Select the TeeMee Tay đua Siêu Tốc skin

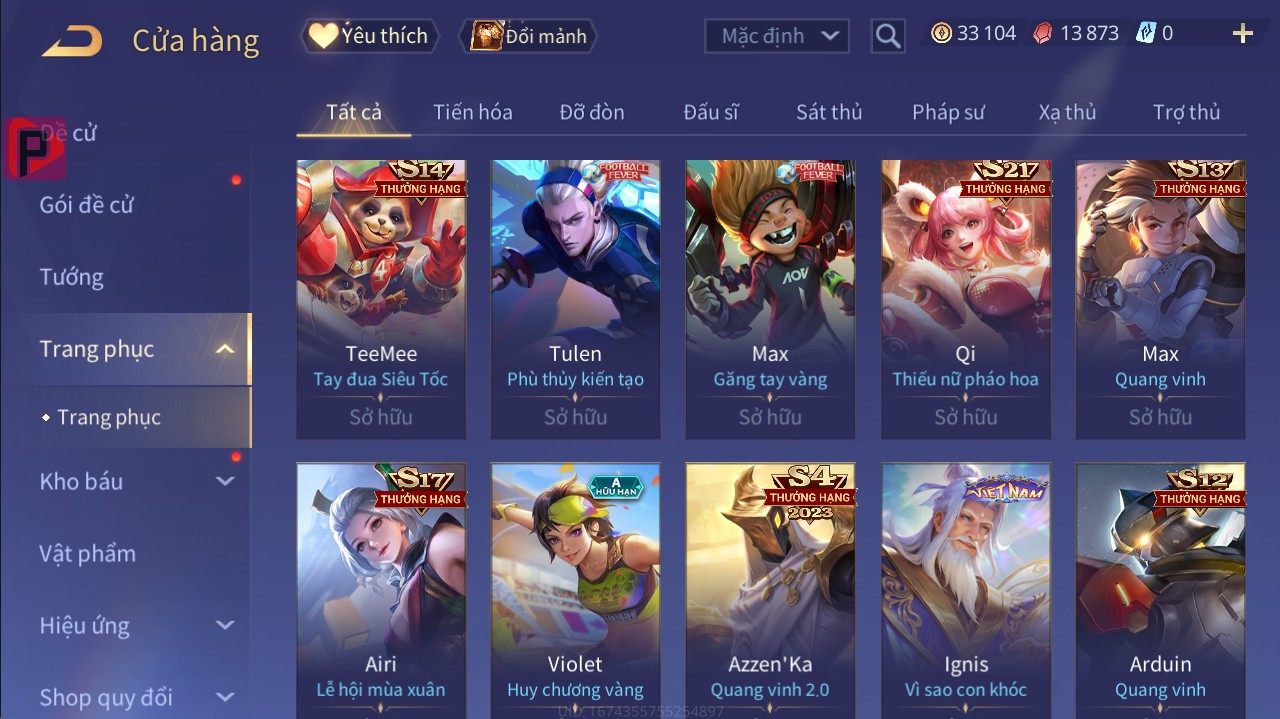click(x=381, y=298)
